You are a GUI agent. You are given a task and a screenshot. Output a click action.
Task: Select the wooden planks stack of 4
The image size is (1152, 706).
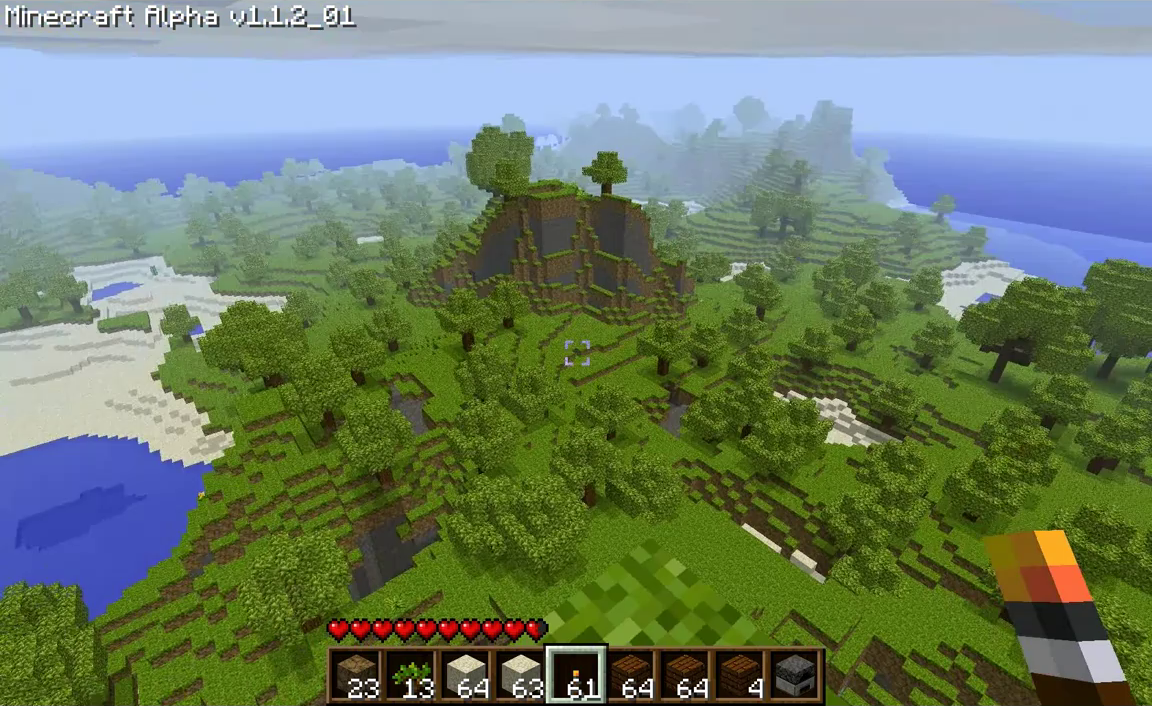pos(739,675)
